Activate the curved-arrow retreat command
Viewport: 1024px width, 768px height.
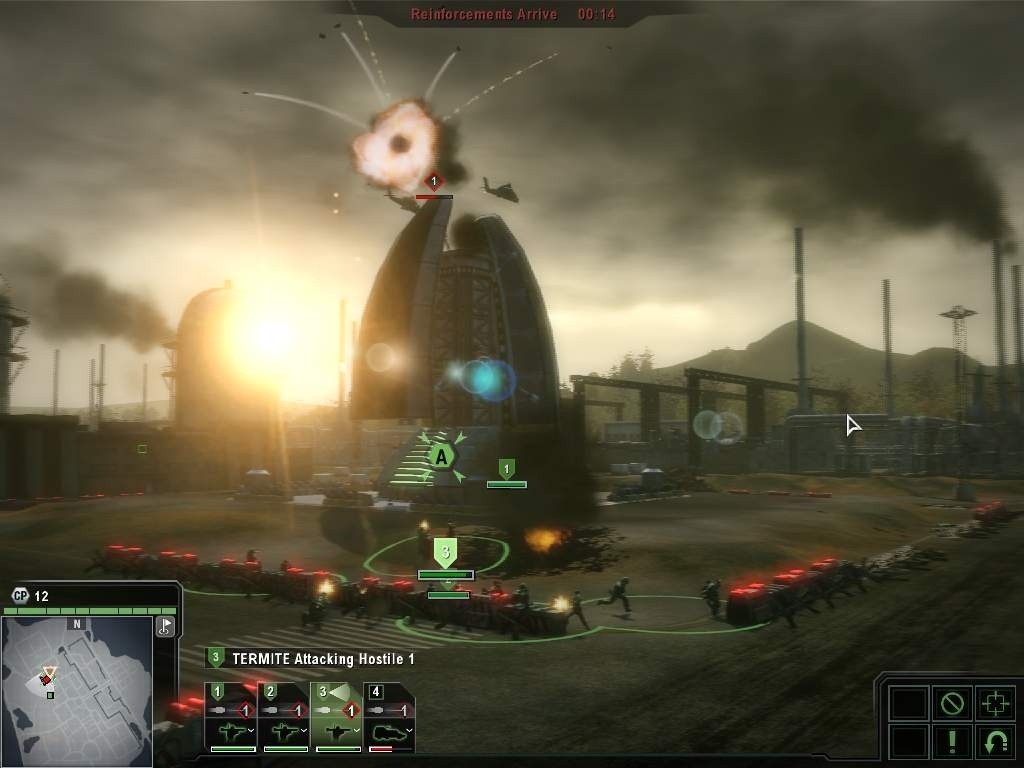[994, 742]
